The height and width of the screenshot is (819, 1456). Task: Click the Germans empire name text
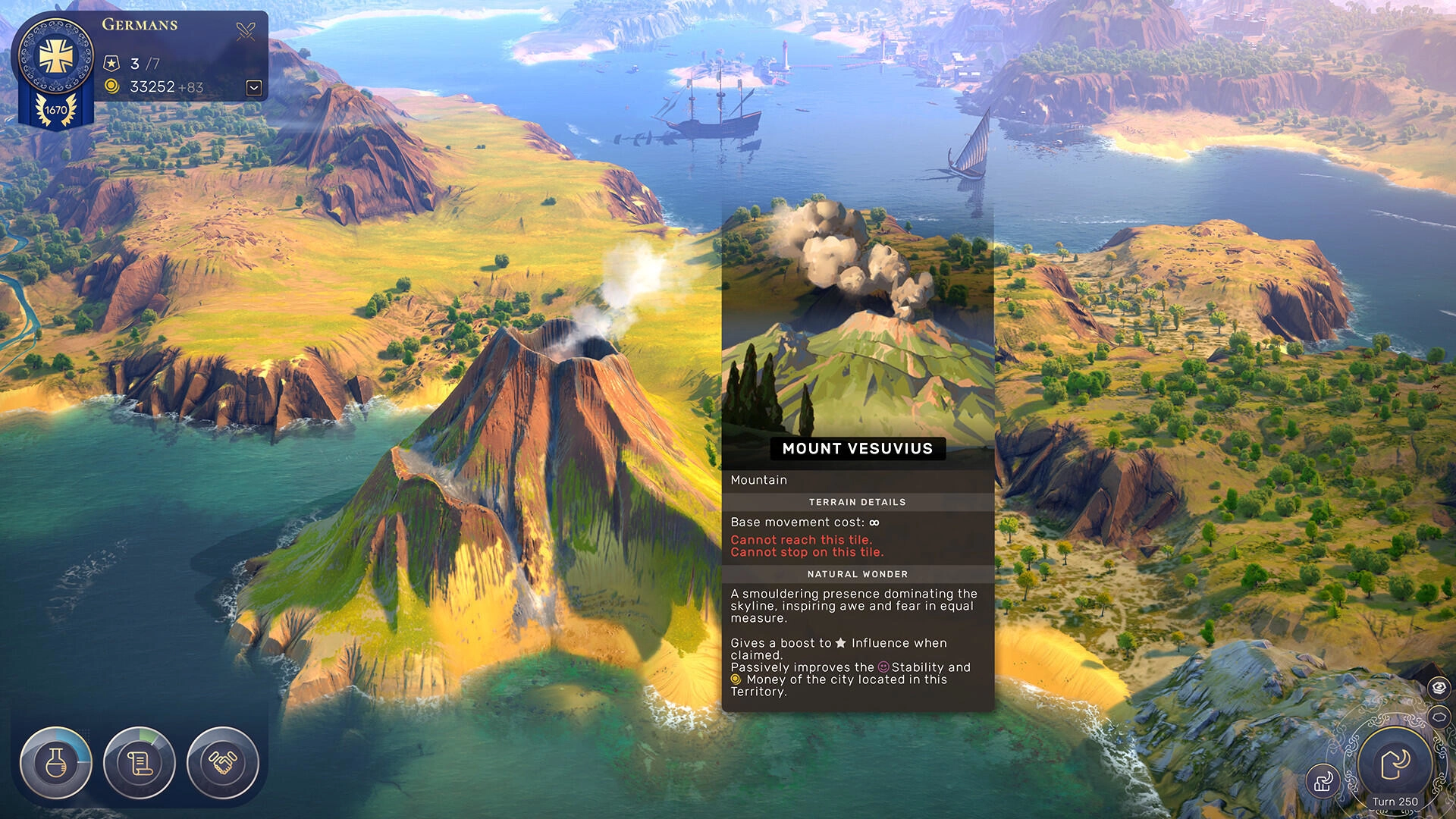pyautogui.click(x=141, y=24)
